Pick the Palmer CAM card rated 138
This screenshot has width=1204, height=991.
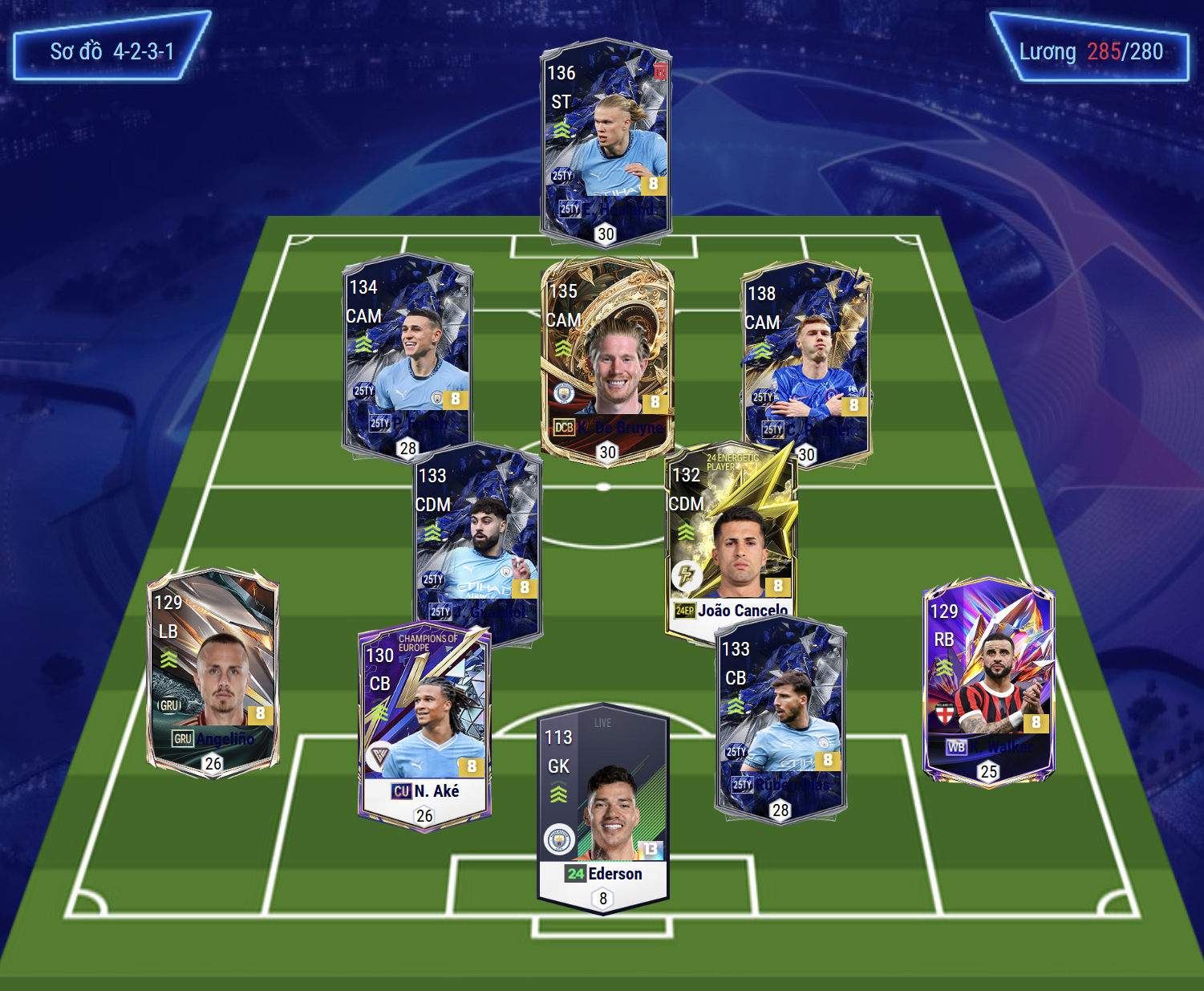click(x=806, y=361)
